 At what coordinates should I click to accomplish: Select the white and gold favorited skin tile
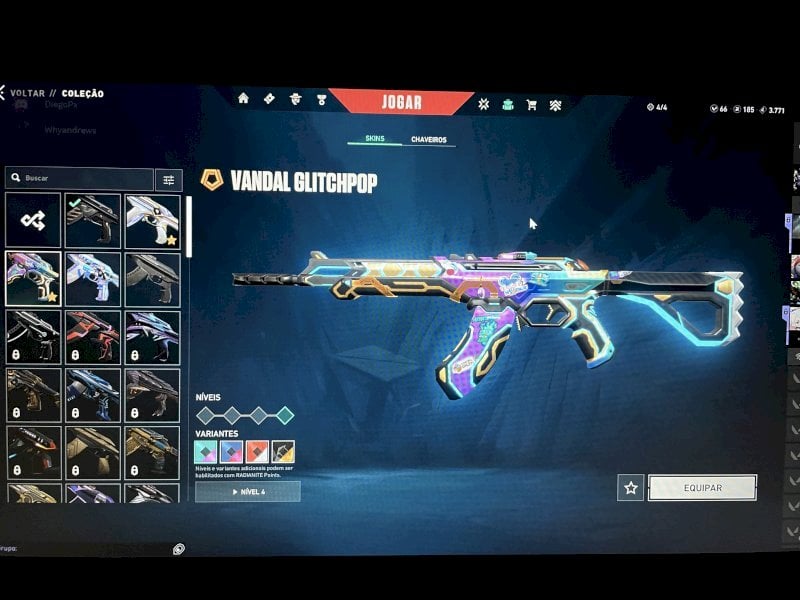coord(153,221)
